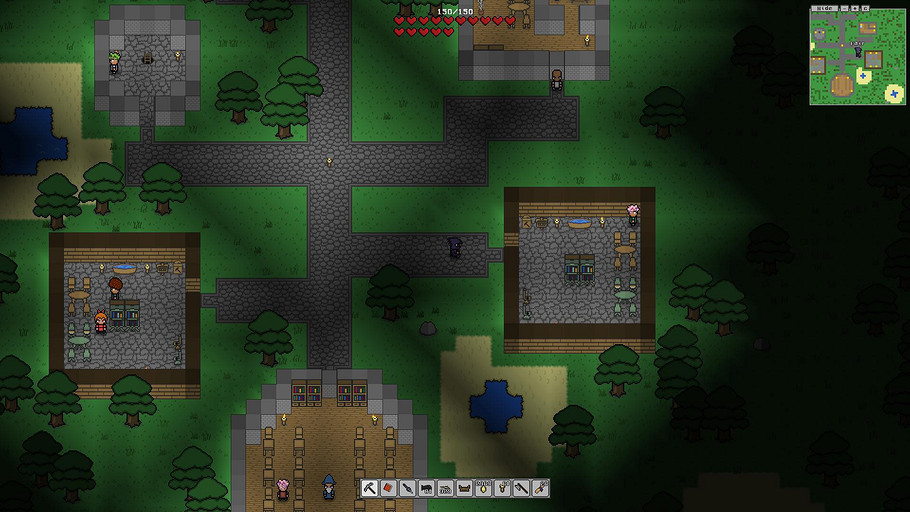The image size is (910, 512).
Task: Choose the axe in the hotbar
Action: point(522,488)
